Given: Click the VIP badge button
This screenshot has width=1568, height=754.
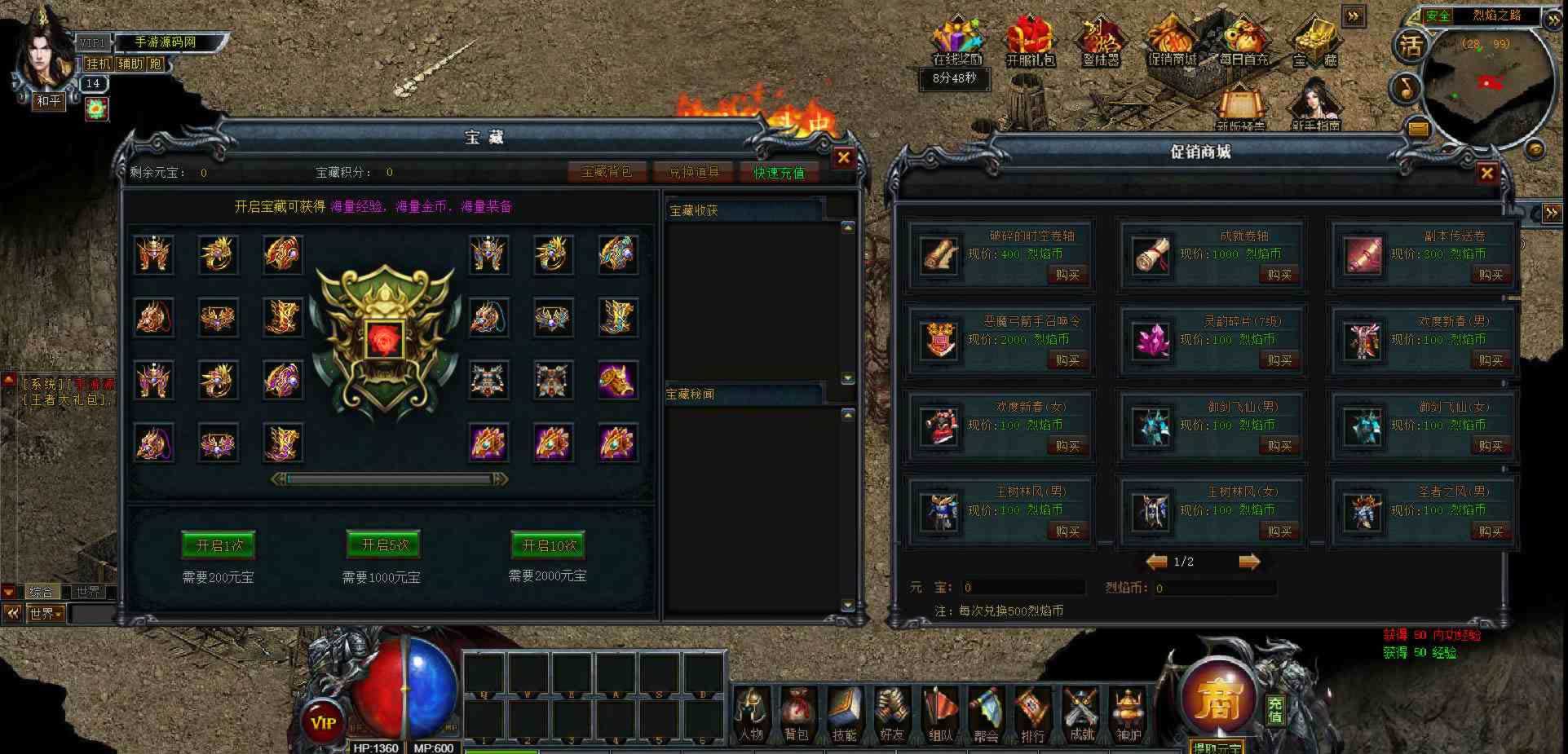Looking at the screenshot, I should tap(324, 721).
